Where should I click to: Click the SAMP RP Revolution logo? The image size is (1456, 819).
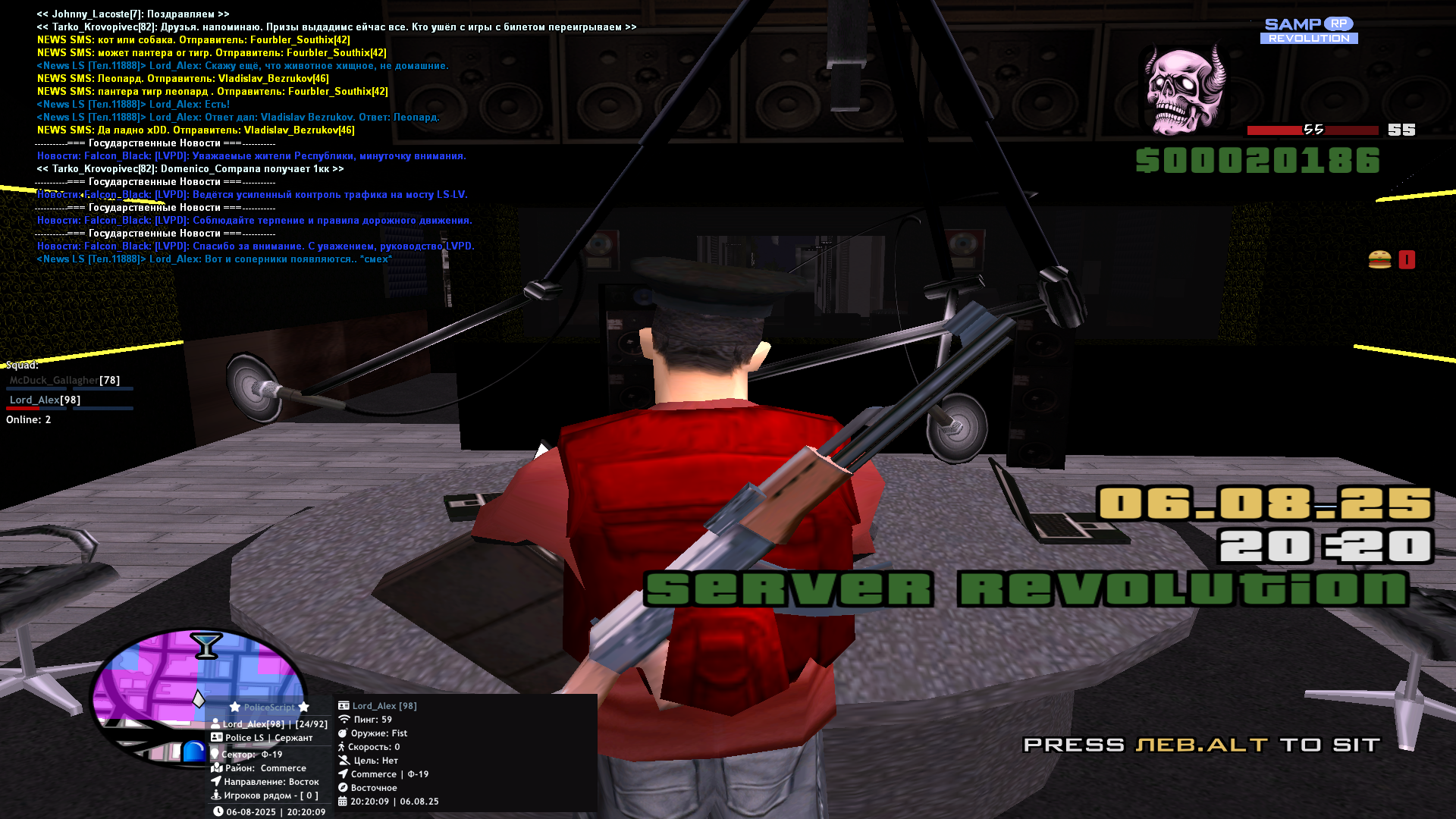(1309, 31)
